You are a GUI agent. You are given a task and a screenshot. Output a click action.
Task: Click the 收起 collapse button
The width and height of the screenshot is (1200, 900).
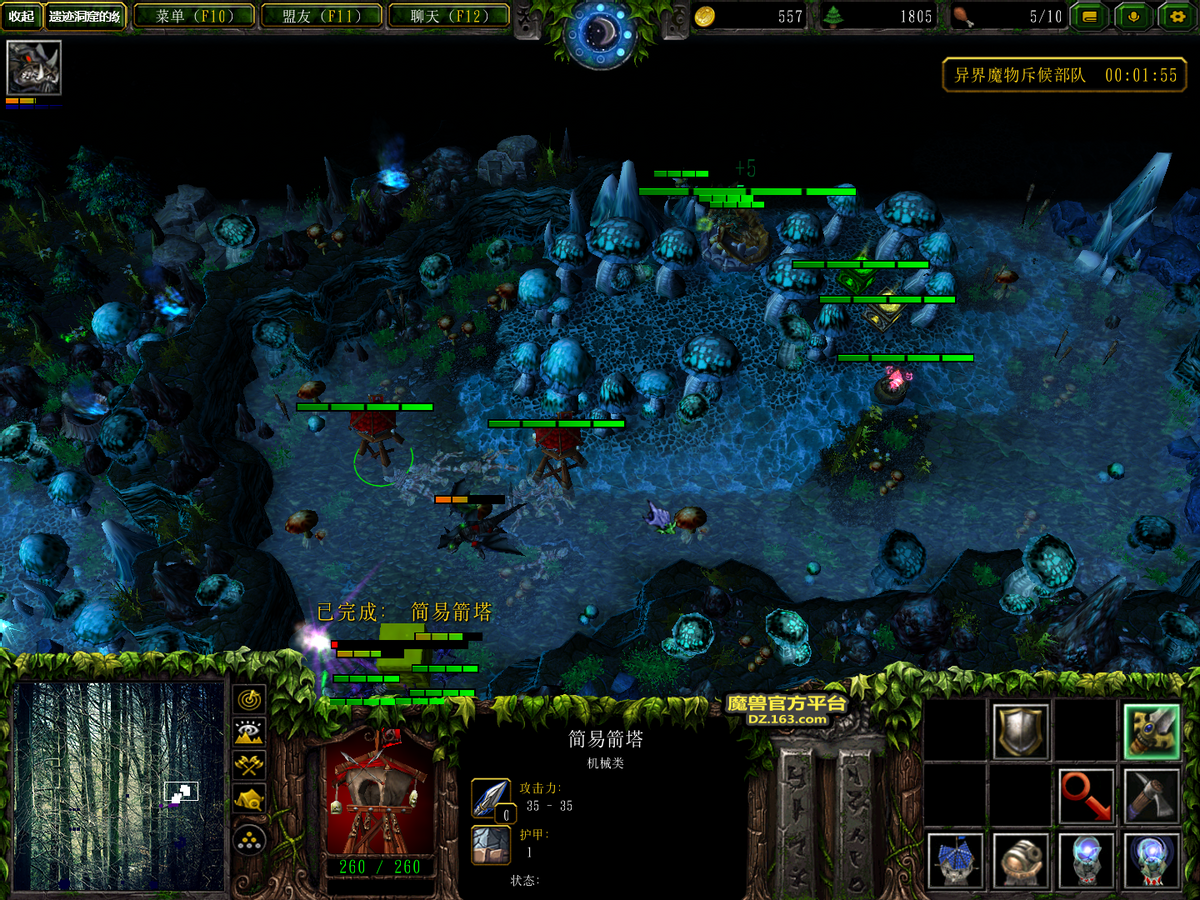[22, 16]
